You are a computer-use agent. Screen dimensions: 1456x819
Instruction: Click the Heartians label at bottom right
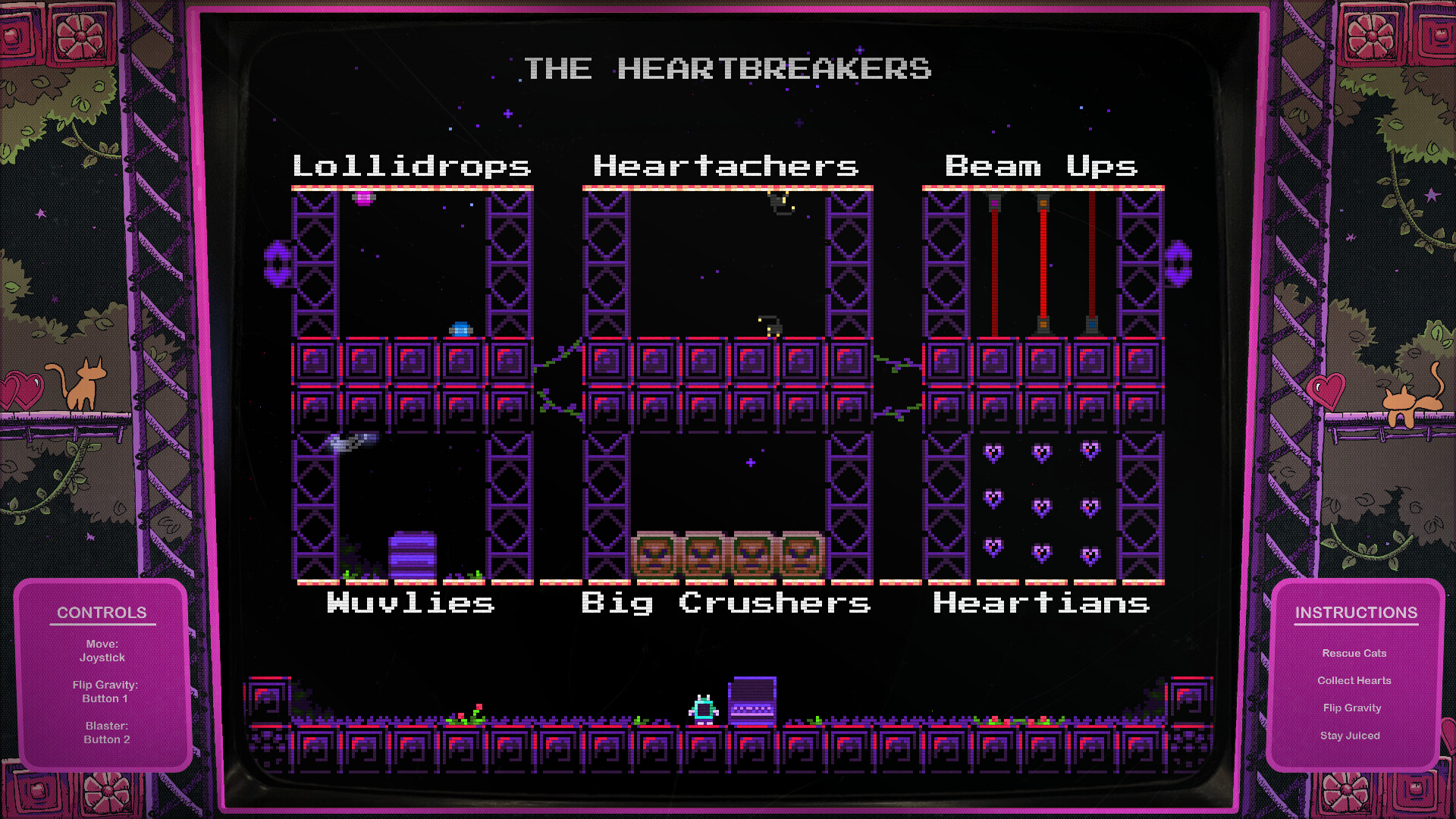click(1042, 604)
